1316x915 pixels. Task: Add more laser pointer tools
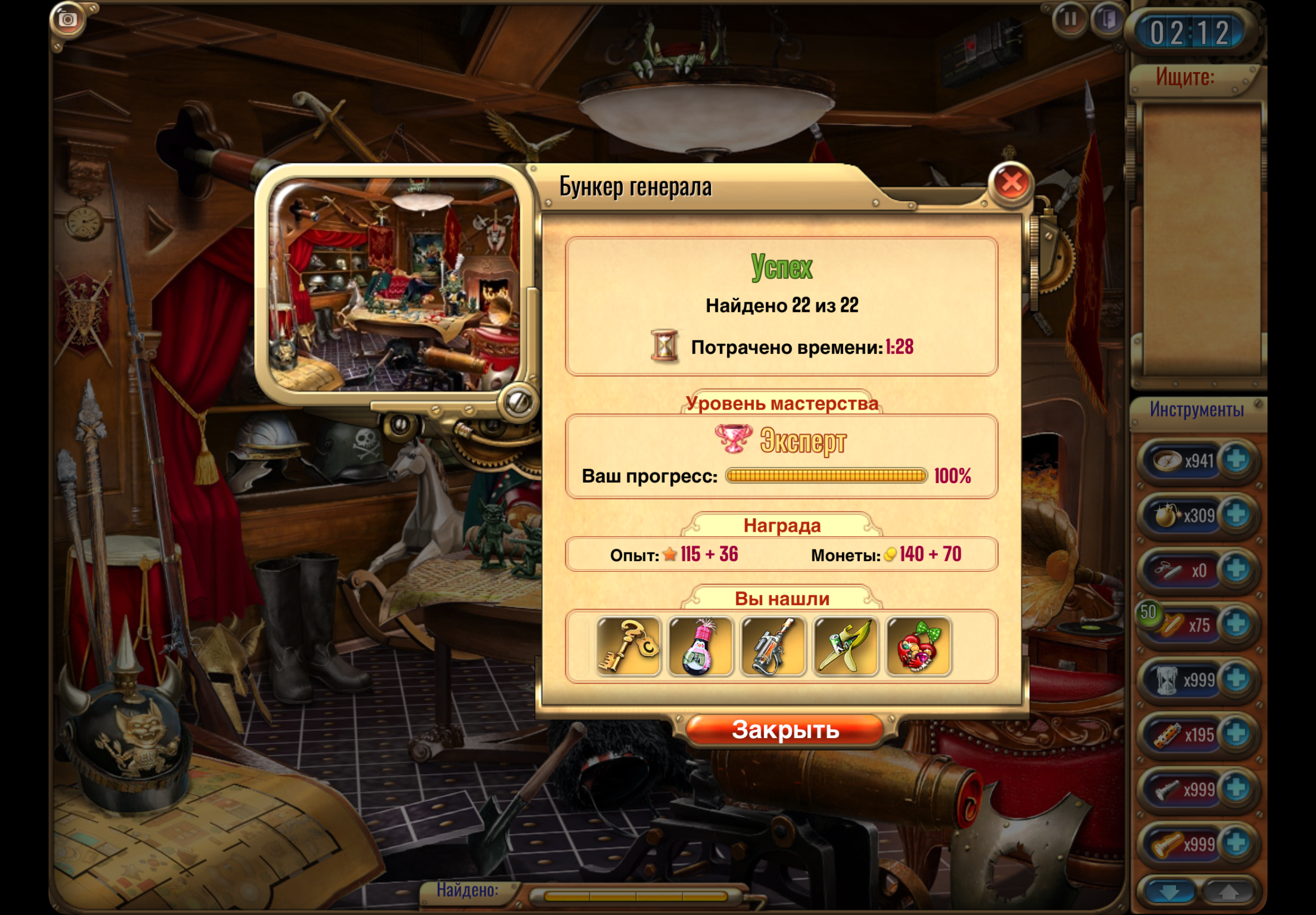click(1236, 569)
